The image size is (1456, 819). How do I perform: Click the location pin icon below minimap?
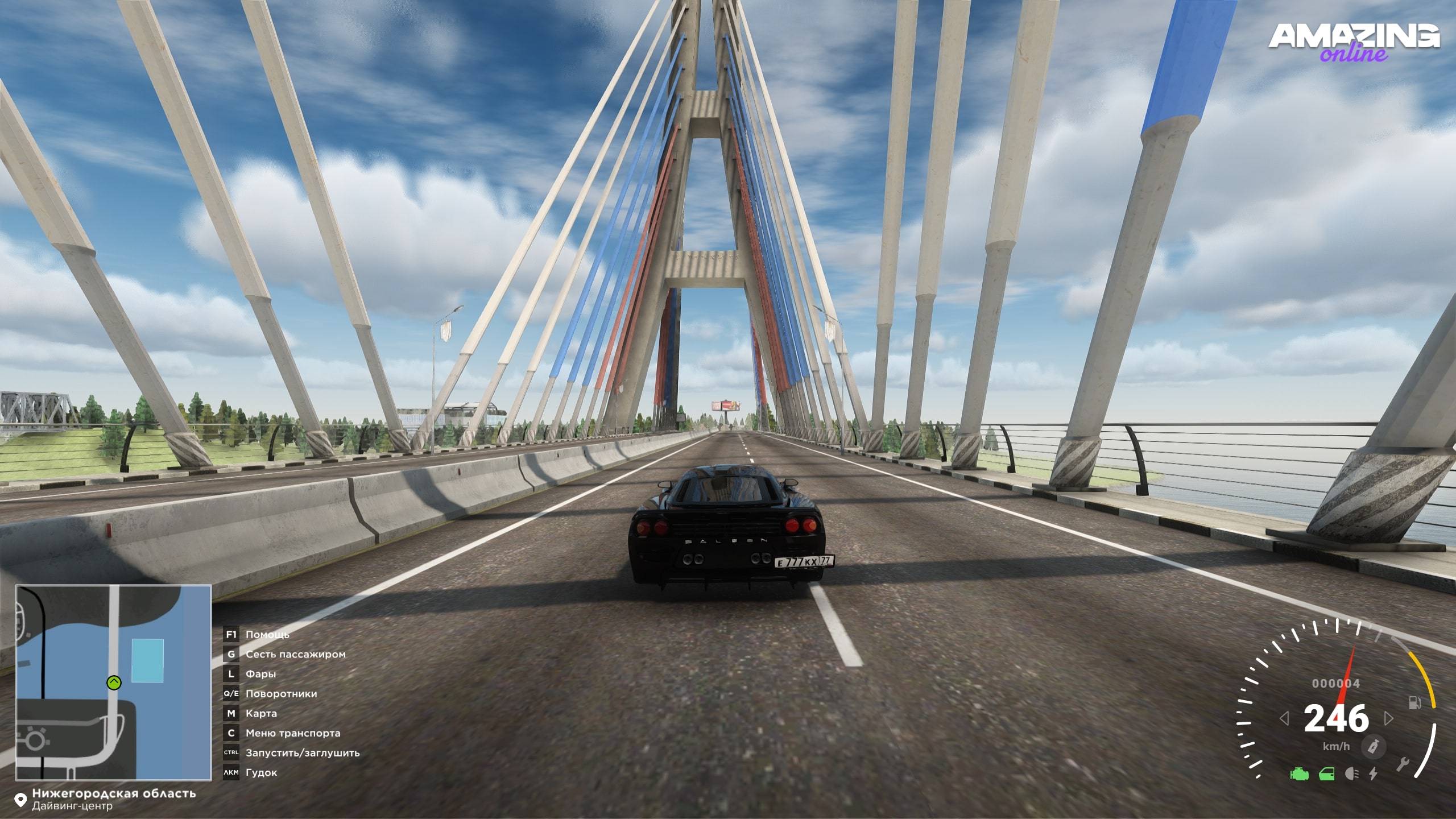click(20, 800)
